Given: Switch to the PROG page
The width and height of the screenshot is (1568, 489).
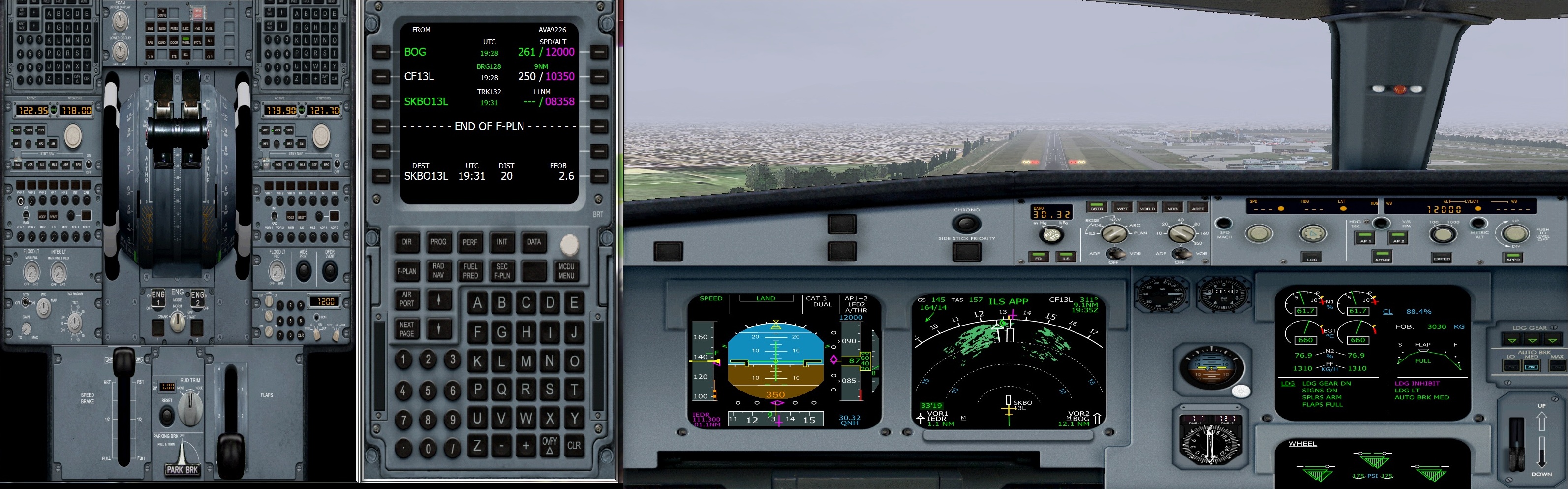Looking at the screenshot, I should pyautogui.click(x=438, y=242).
